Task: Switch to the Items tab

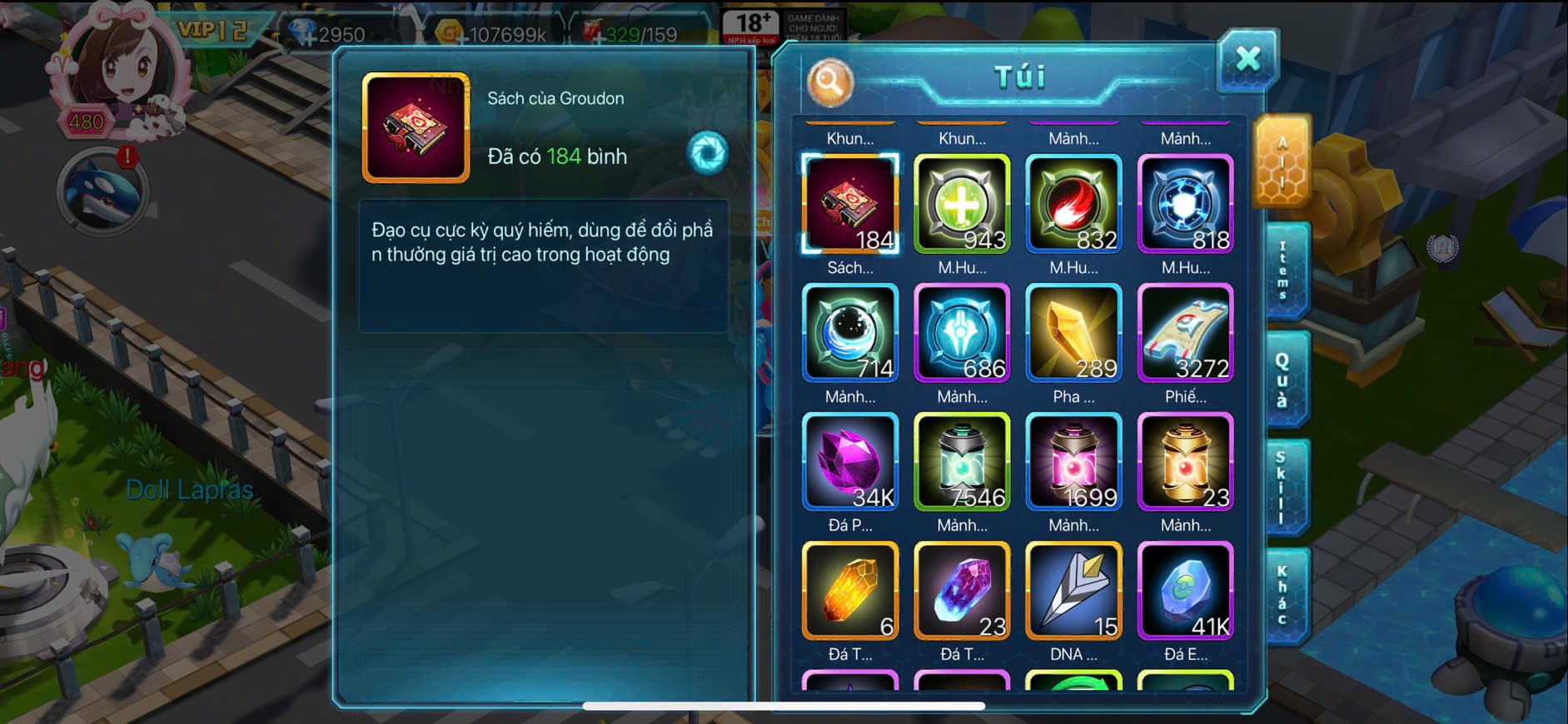Action: coord(1283,271)
